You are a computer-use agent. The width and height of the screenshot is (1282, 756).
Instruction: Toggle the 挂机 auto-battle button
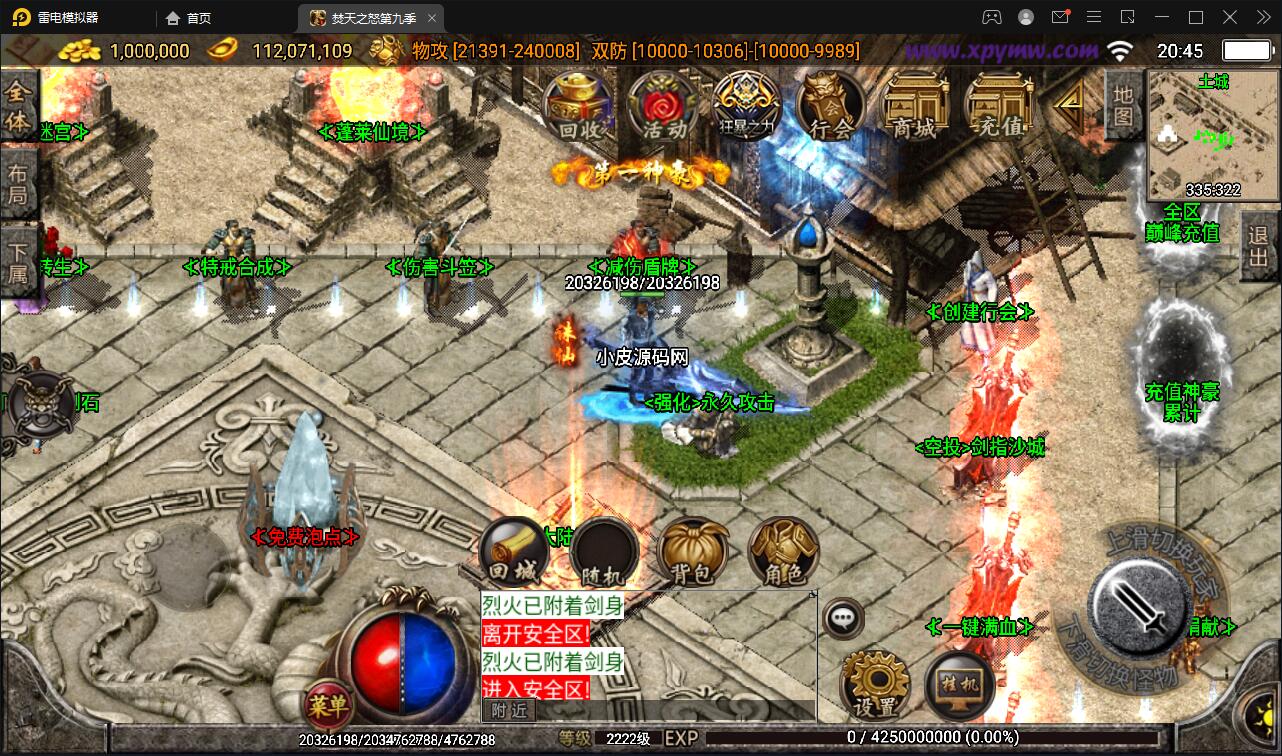(x=959, y=685)
